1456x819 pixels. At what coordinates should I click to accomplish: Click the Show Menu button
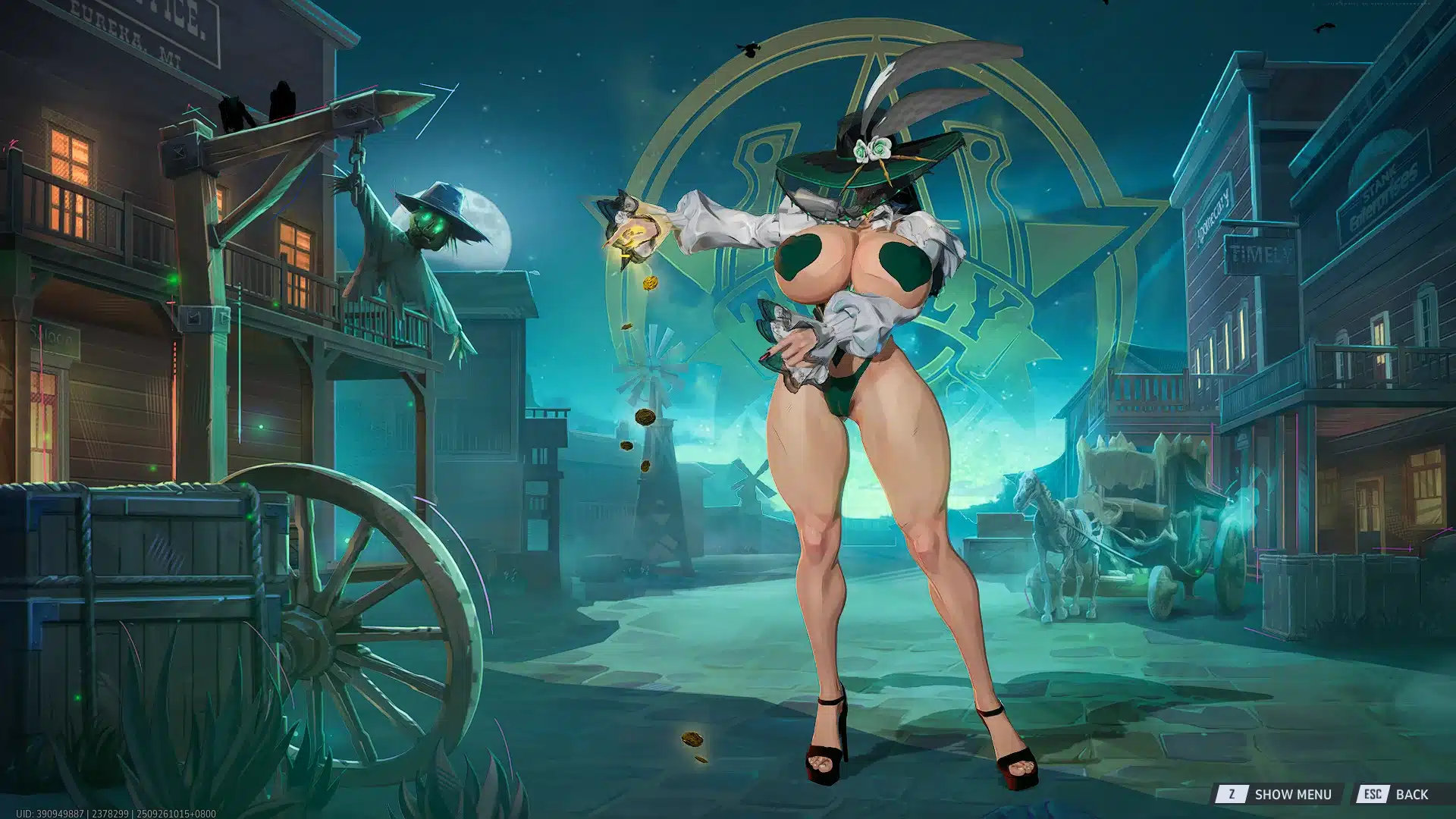point(1275,794)
